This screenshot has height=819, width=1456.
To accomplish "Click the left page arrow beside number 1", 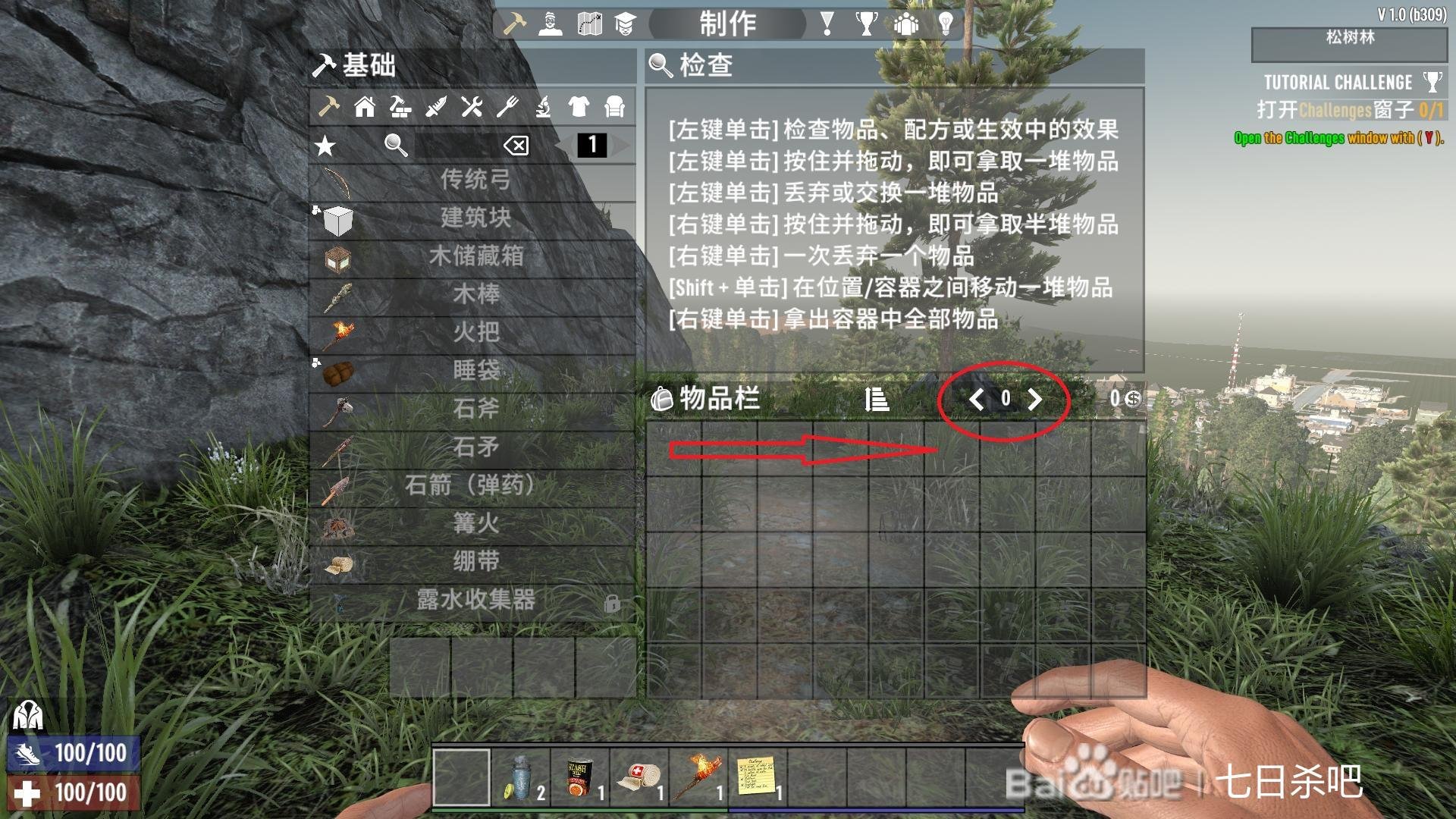I will coord(566,146).
